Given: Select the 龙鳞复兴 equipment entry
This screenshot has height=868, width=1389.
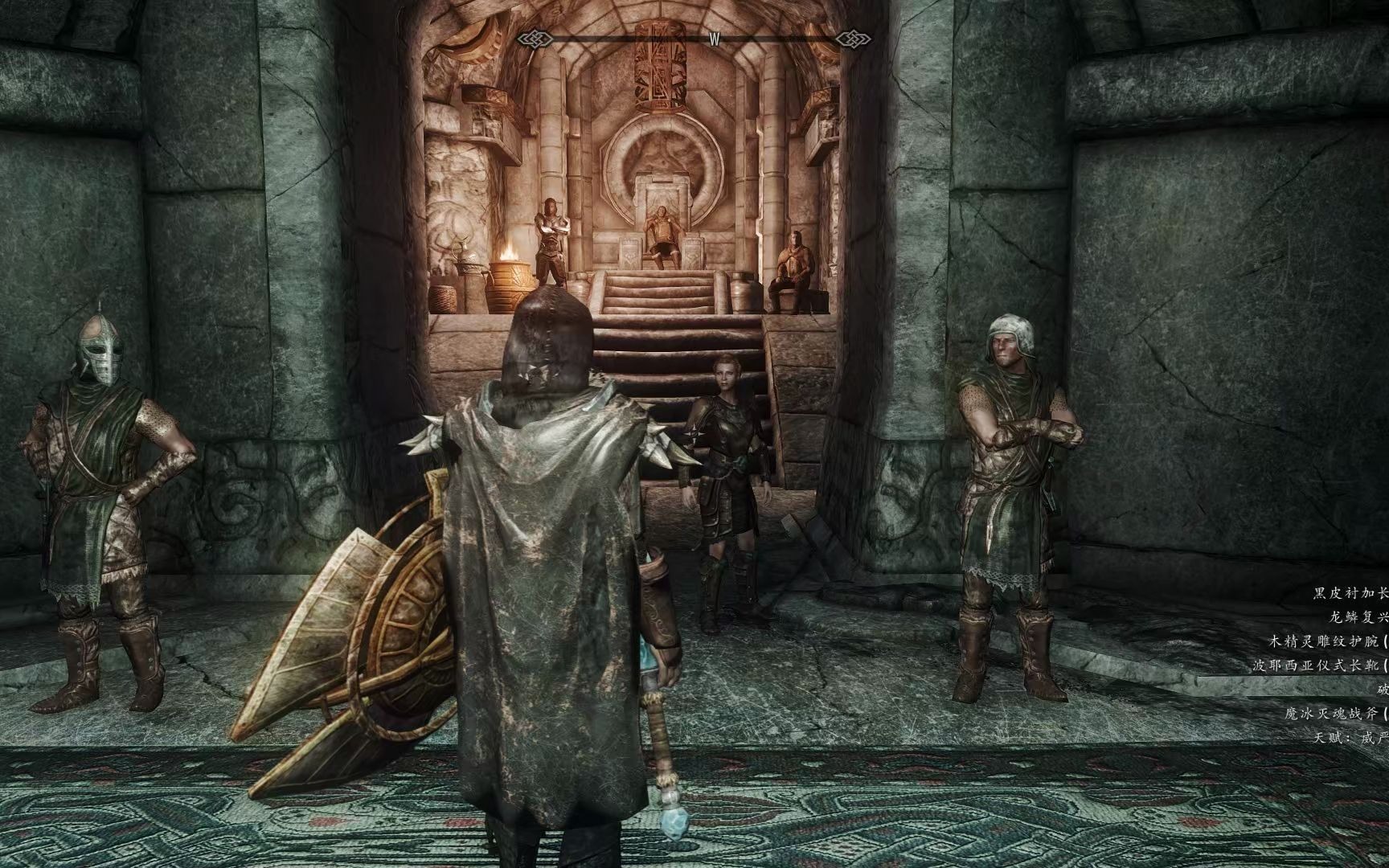Looking at the screenshot, I should pyautogui.click(x=1358, y=618).
